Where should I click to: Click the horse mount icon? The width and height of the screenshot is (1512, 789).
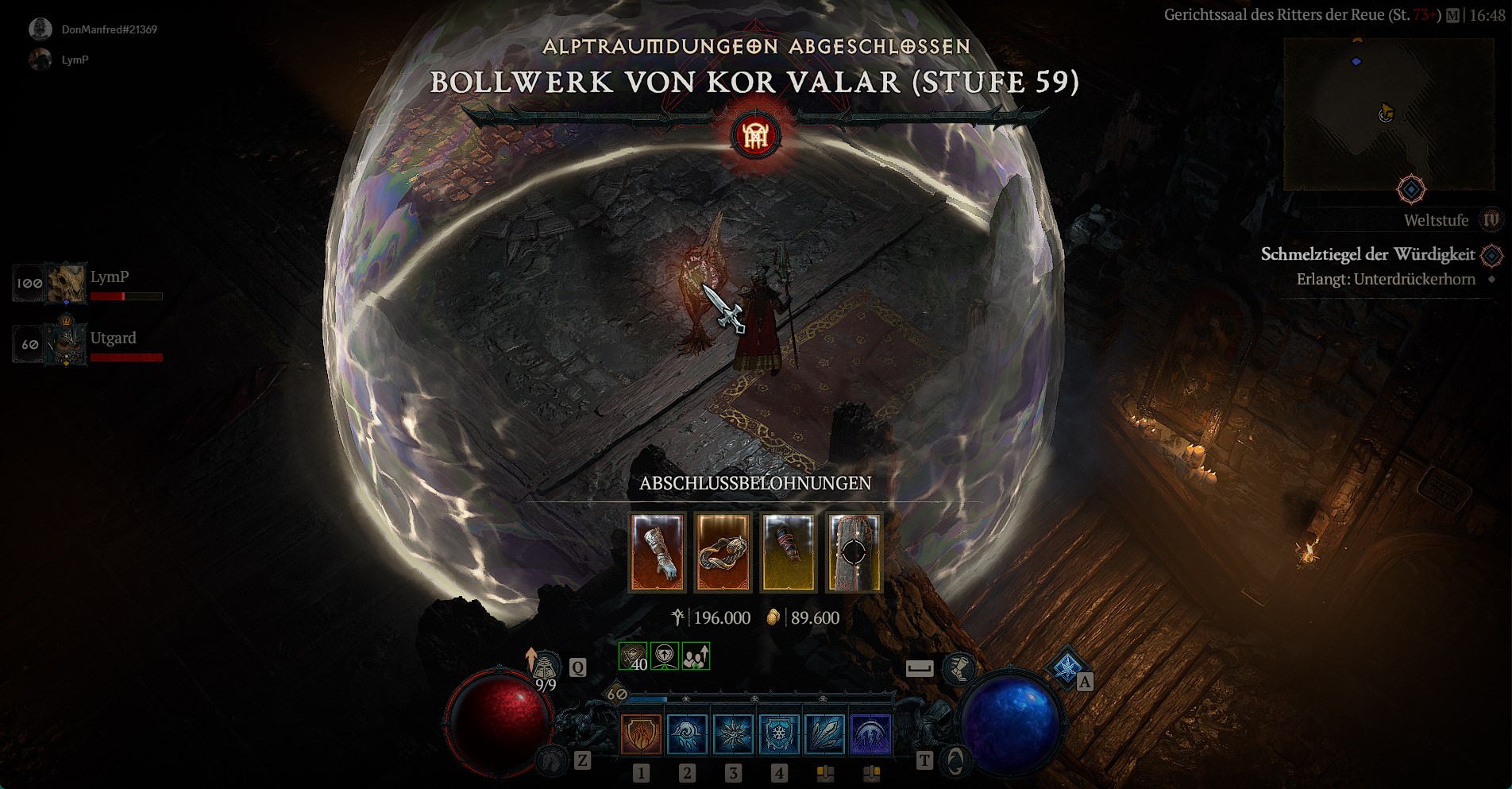(x=551, y=761)
